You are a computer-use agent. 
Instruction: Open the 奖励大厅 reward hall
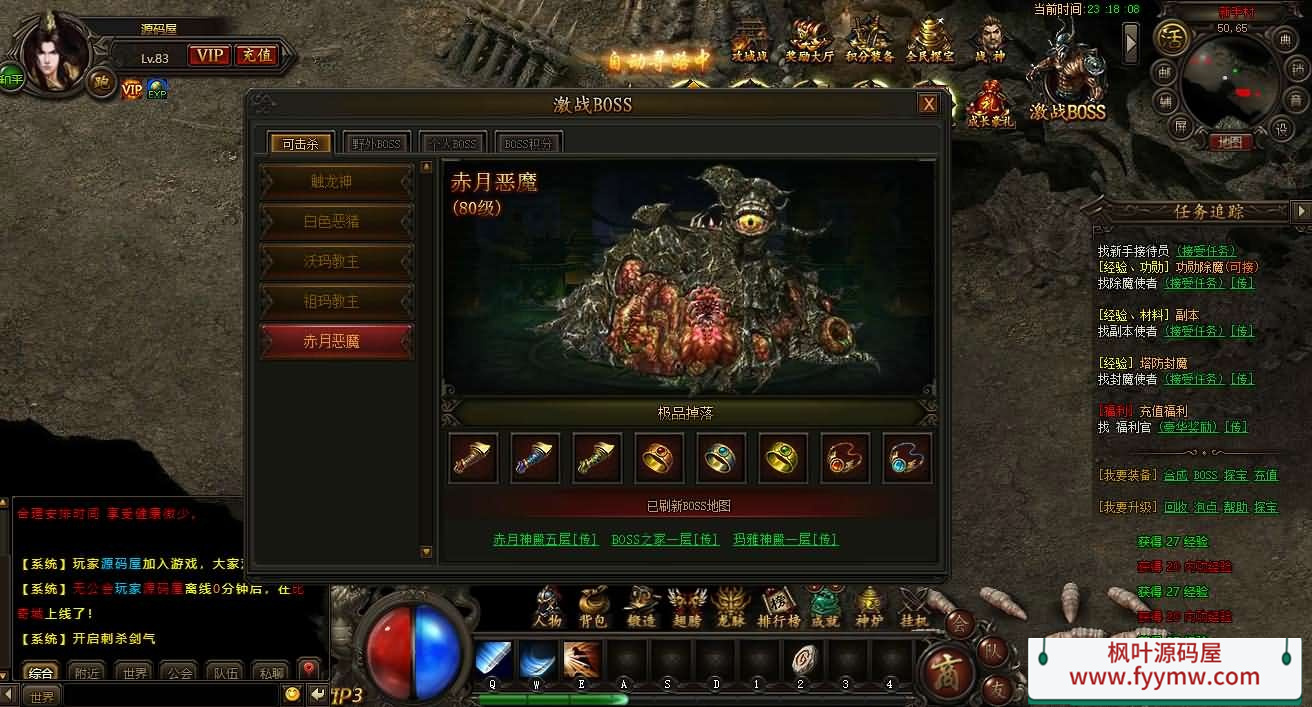pos(809,42)
